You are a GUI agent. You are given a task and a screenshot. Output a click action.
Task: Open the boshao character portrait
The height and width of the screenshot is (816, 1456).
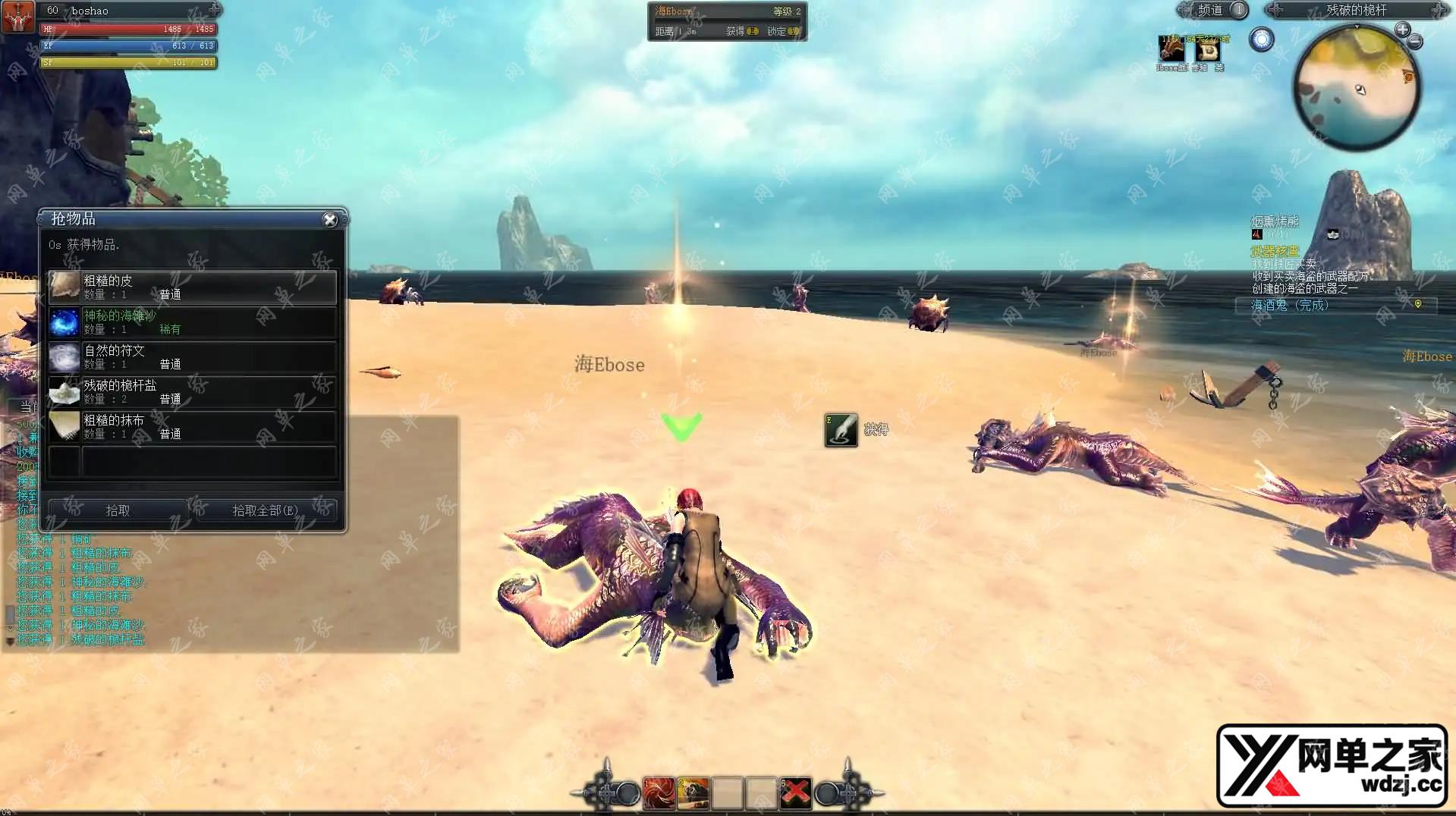click(17, 16)
